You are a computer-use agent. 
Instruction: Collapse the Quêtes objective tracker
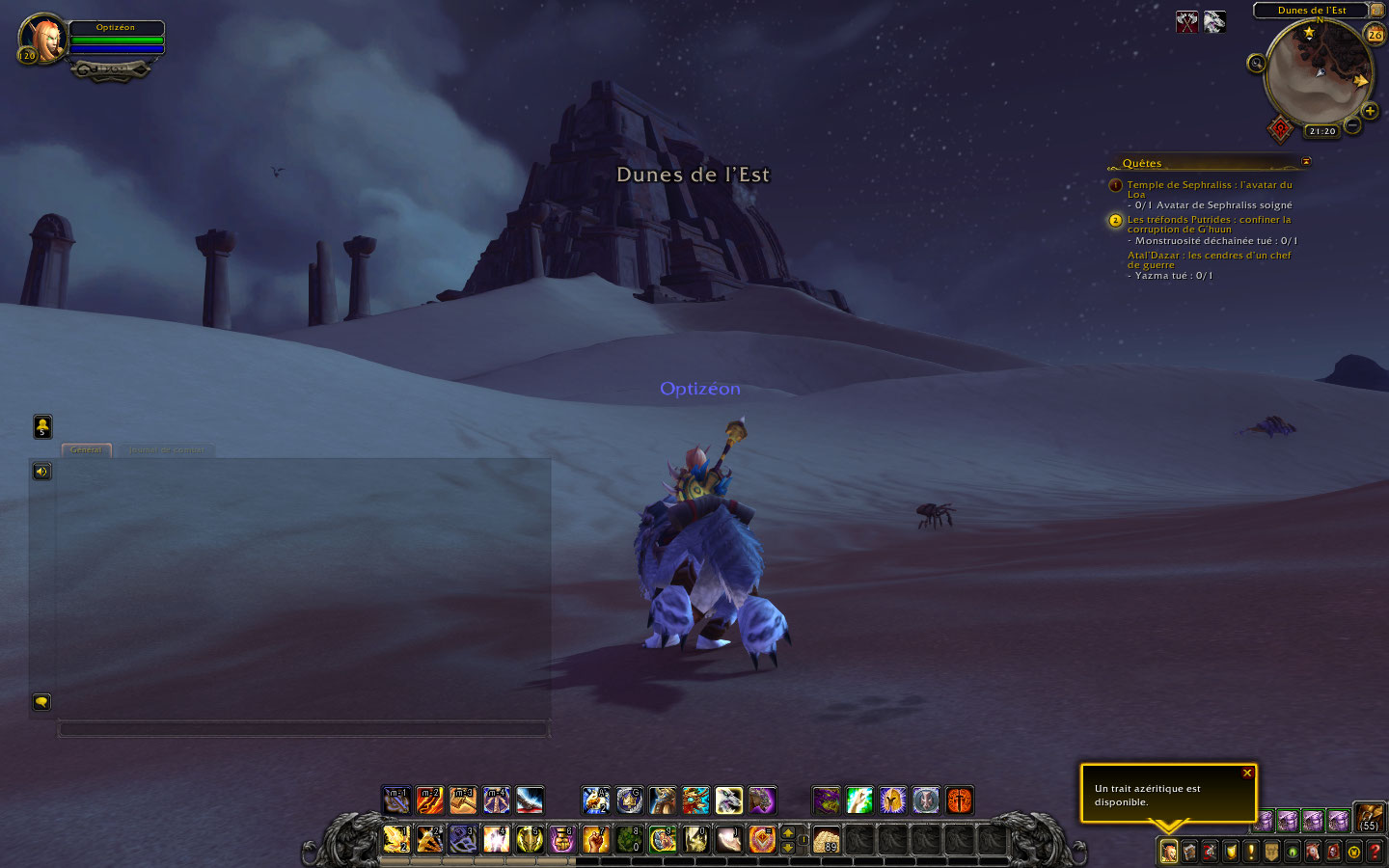[1306, 162]
